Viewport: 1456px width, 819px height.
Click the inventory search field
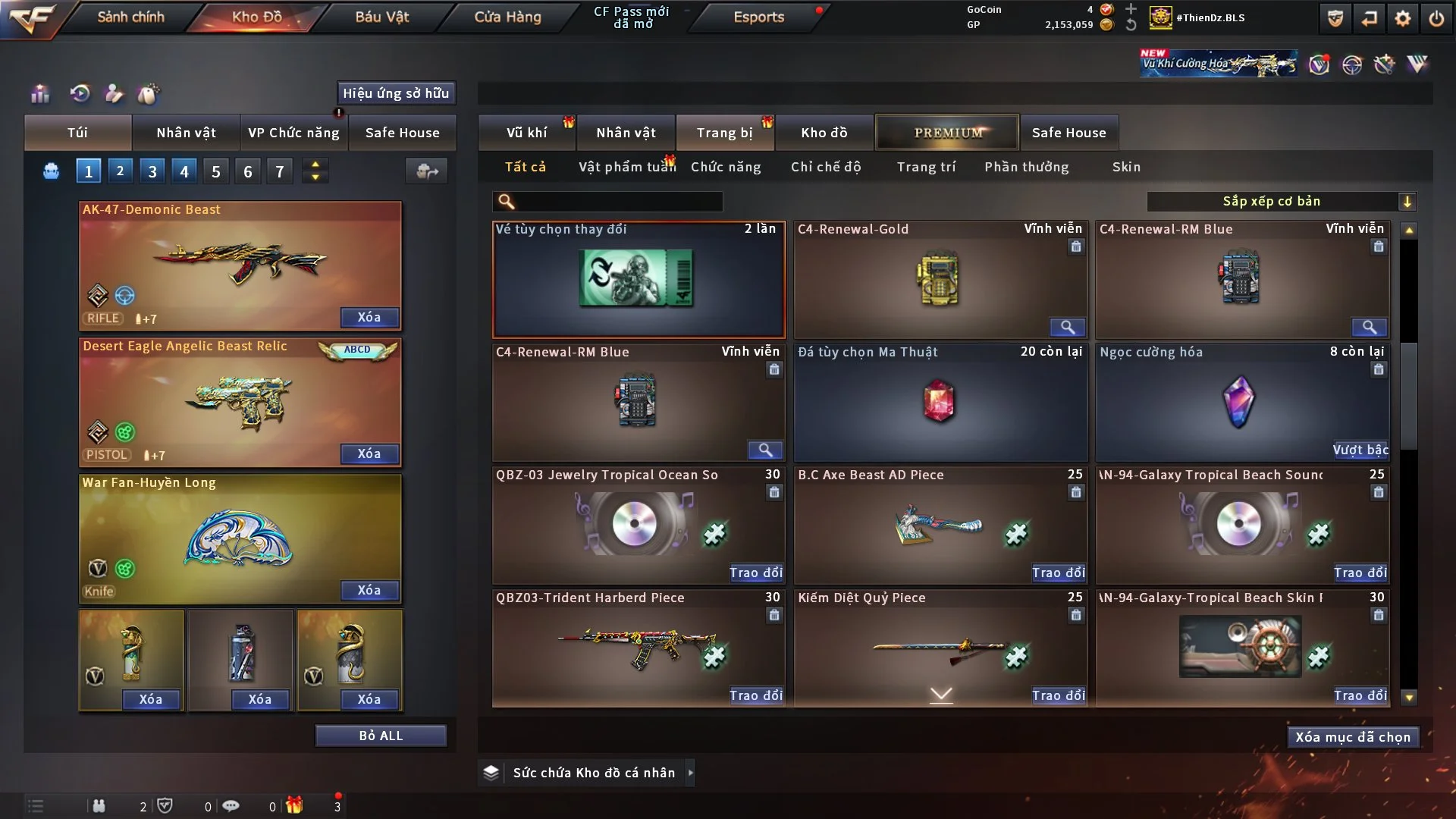(618, 202)
